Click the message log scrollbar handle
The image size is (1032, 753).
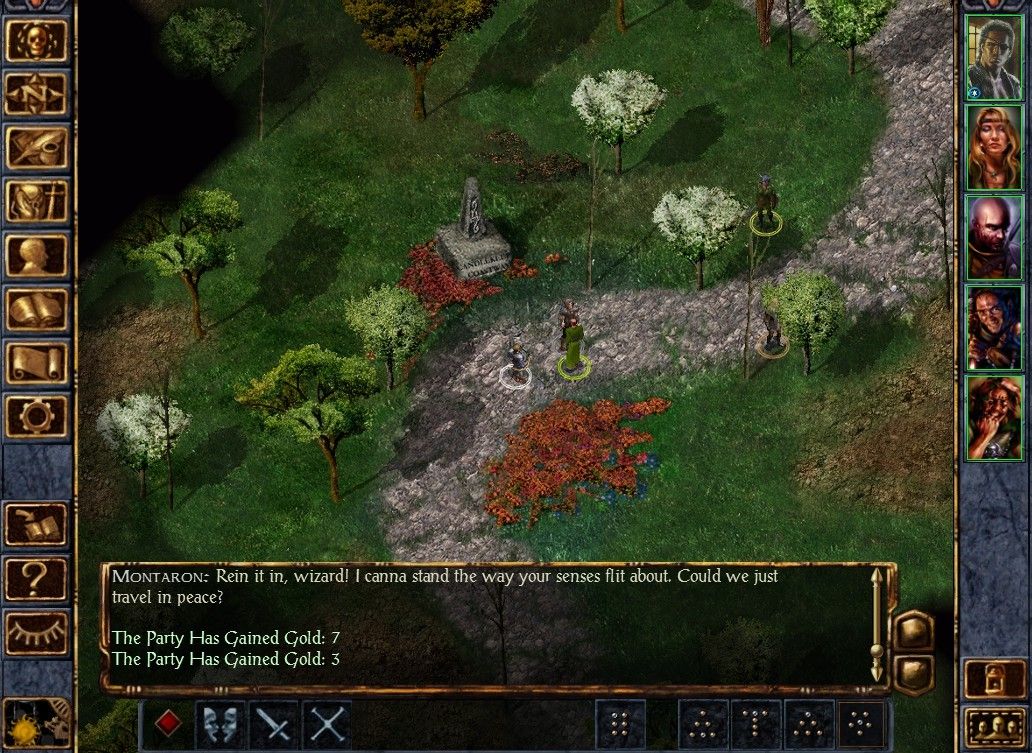[877, 651]
